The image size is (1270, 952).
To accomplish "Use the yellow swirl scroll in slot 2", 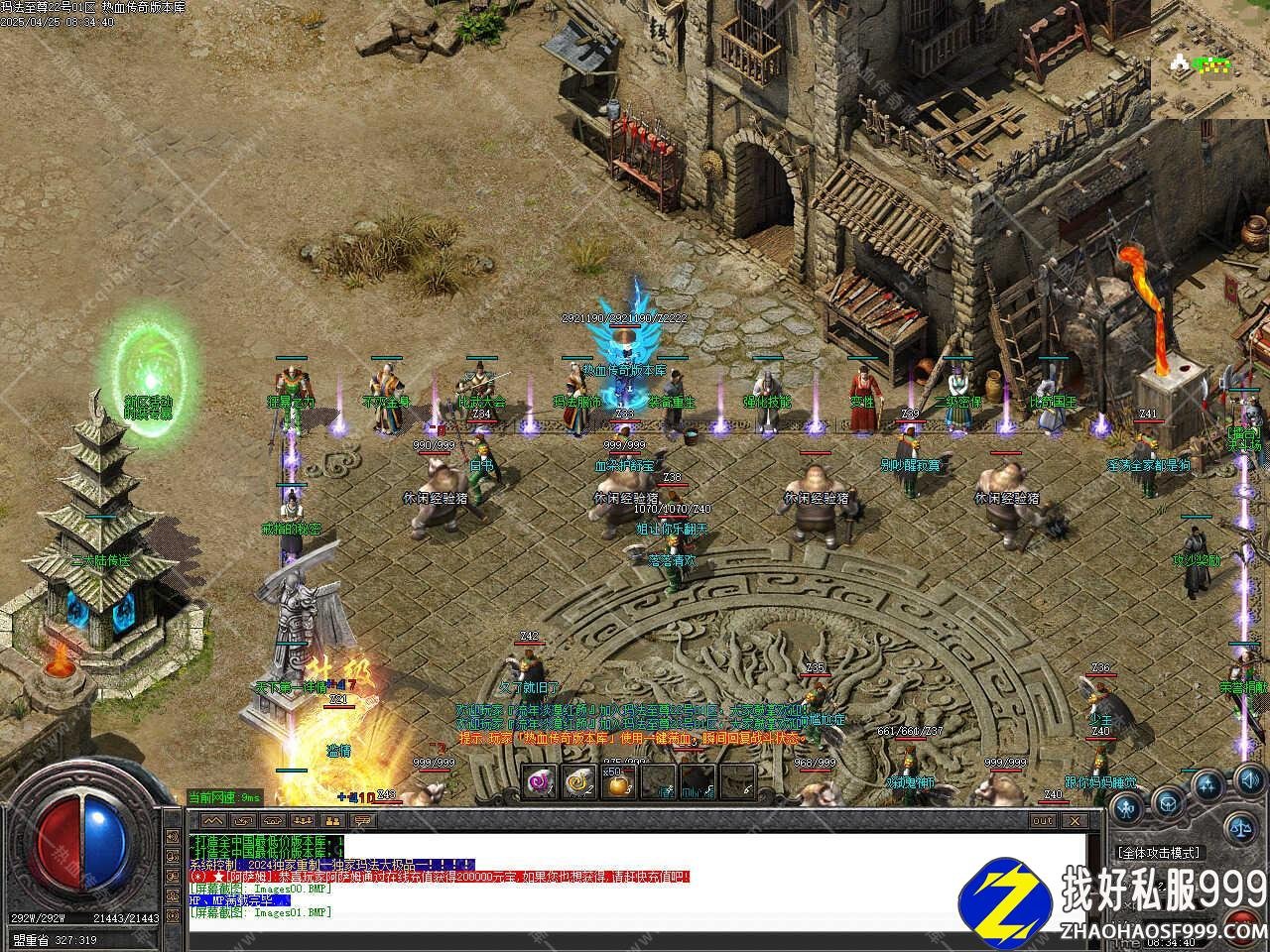I will coord(578,782).
